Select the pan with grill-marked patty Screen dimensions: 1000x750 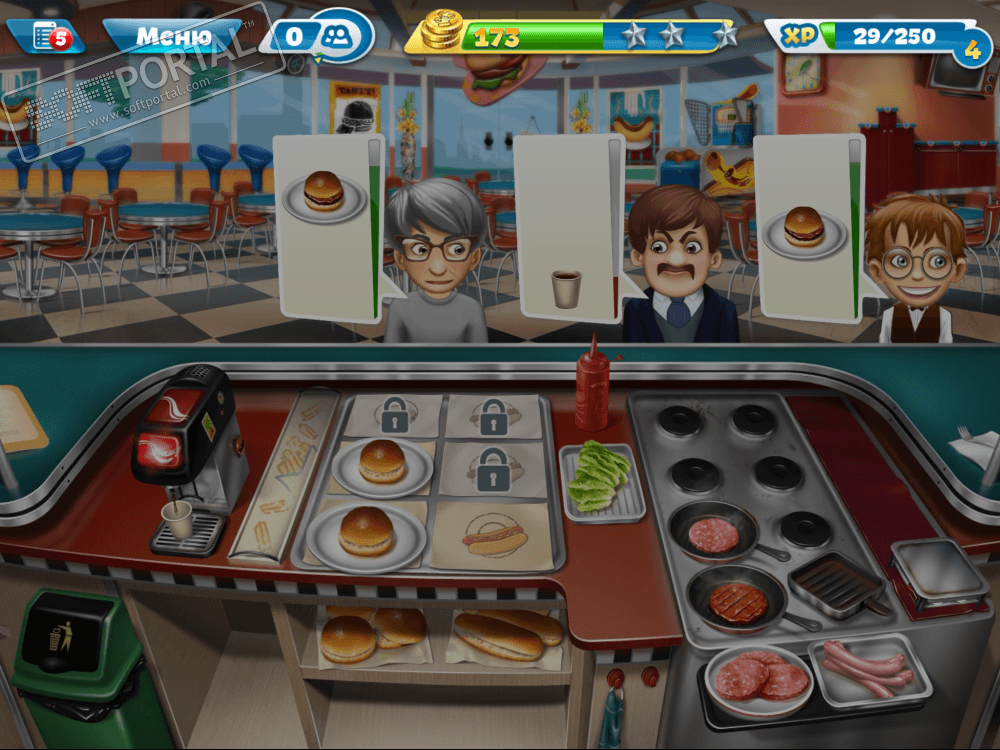click(738, 601)
